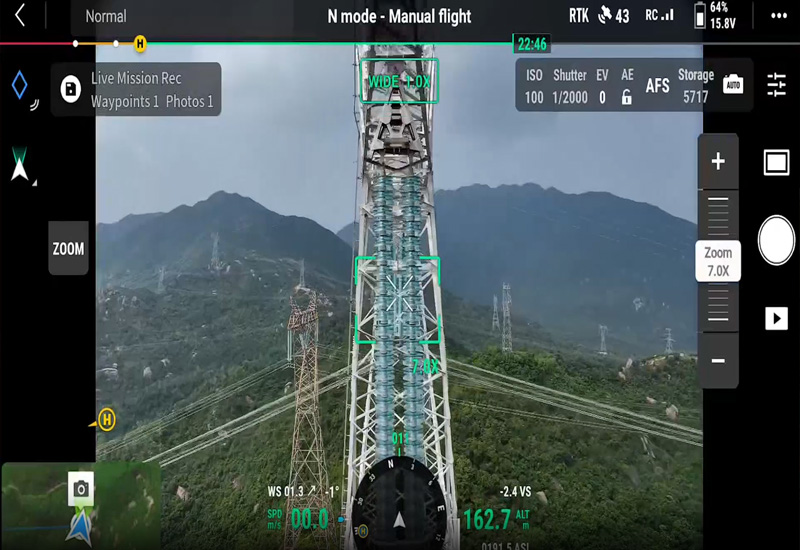Open the playback gallery button
Screen dimensions: 800x550
(776, 318)
